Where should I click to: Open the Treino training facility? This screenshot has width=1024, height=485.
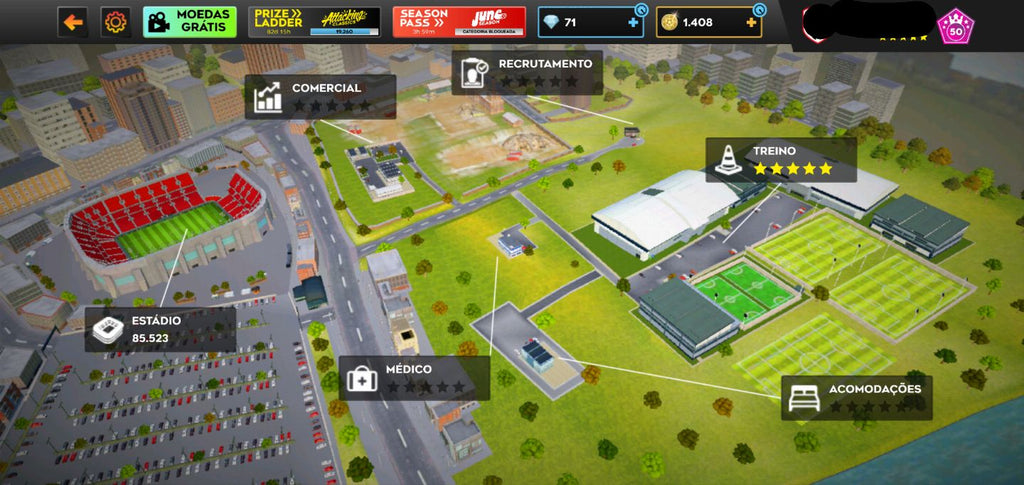[781, 159]
